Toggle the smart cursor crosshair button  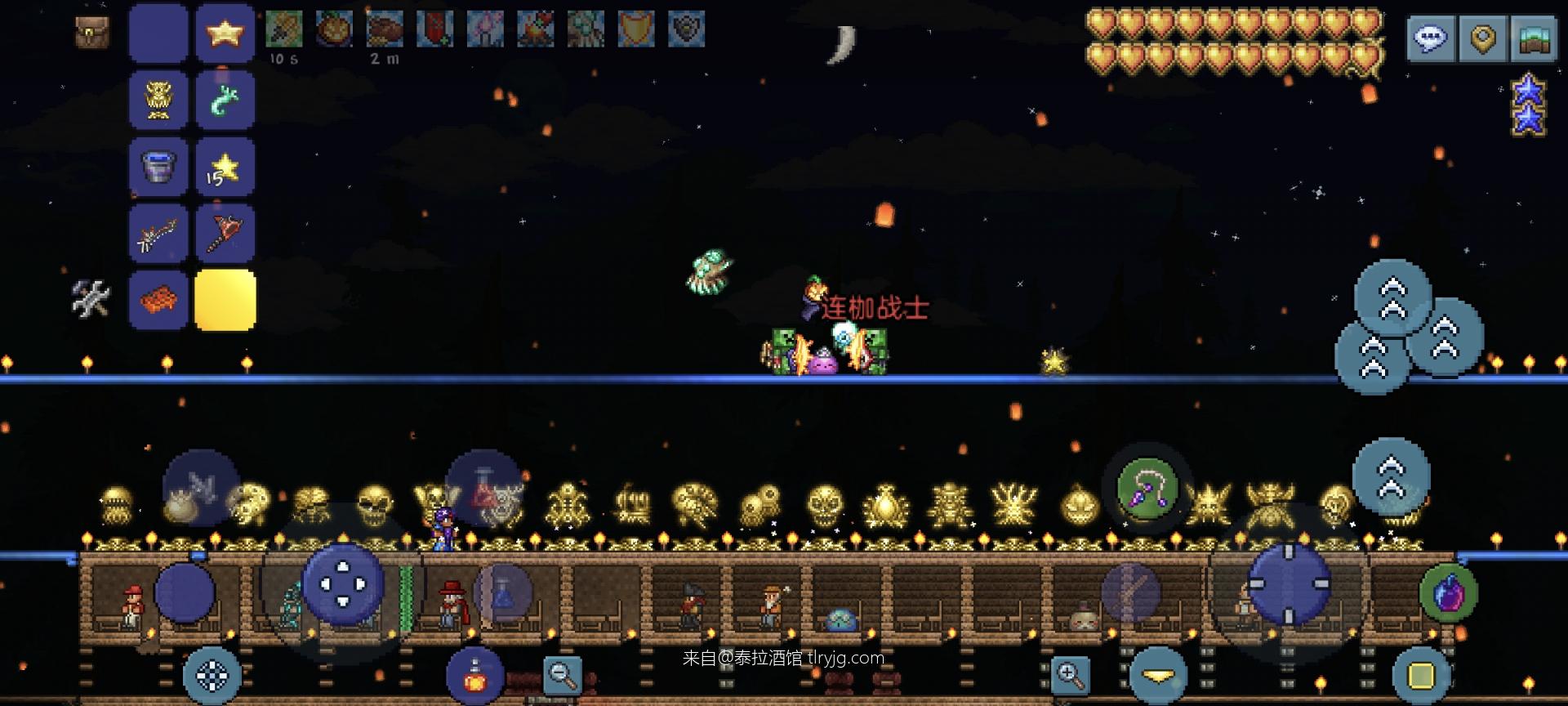[x=212, y=676]
